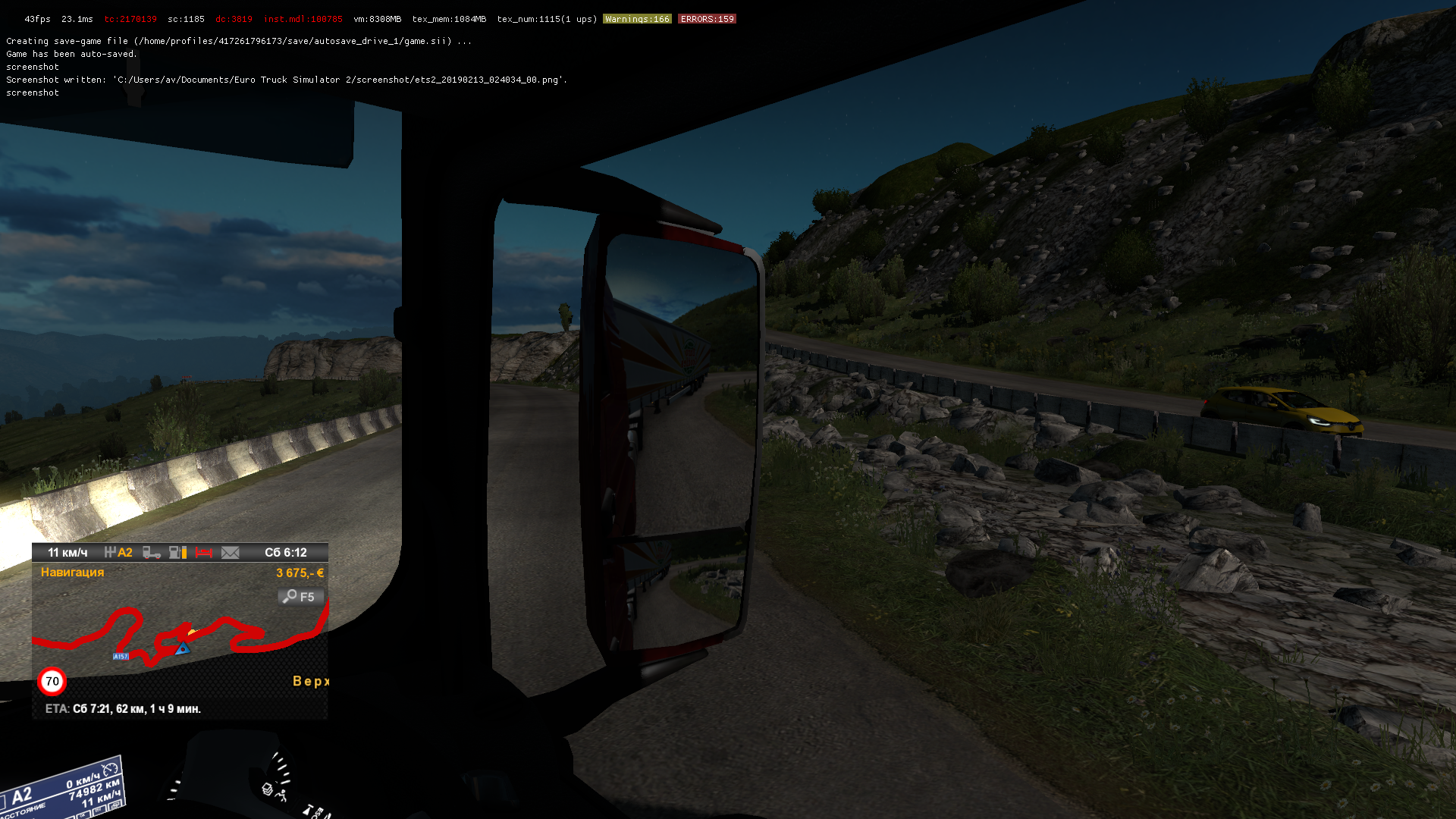1456x819 pixels.
Task: Open the truck damage icon in route advisor
Action: tap(152, 553)
